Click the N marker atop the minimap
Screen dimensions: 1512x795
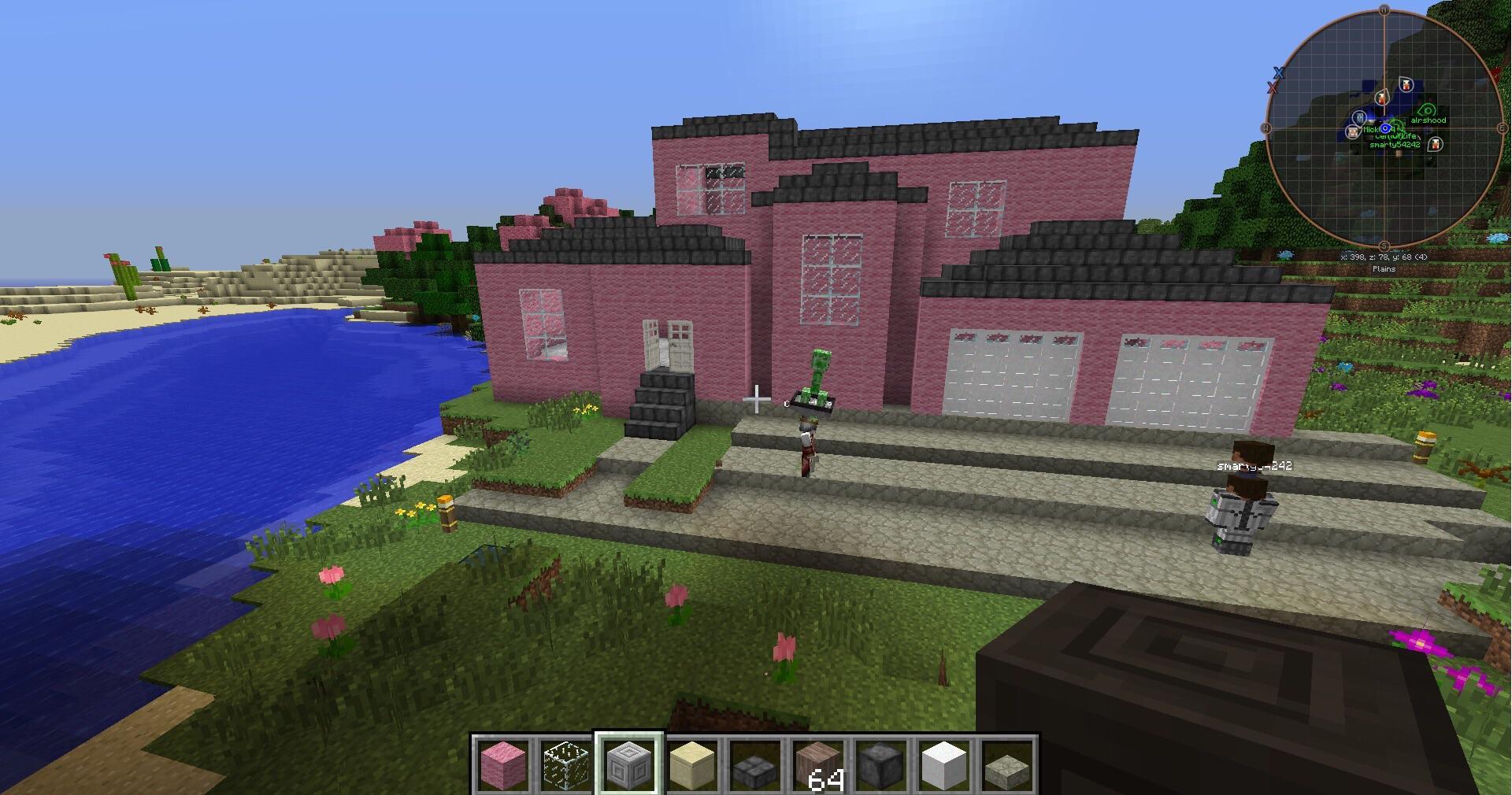click(x=1383, y=9)
